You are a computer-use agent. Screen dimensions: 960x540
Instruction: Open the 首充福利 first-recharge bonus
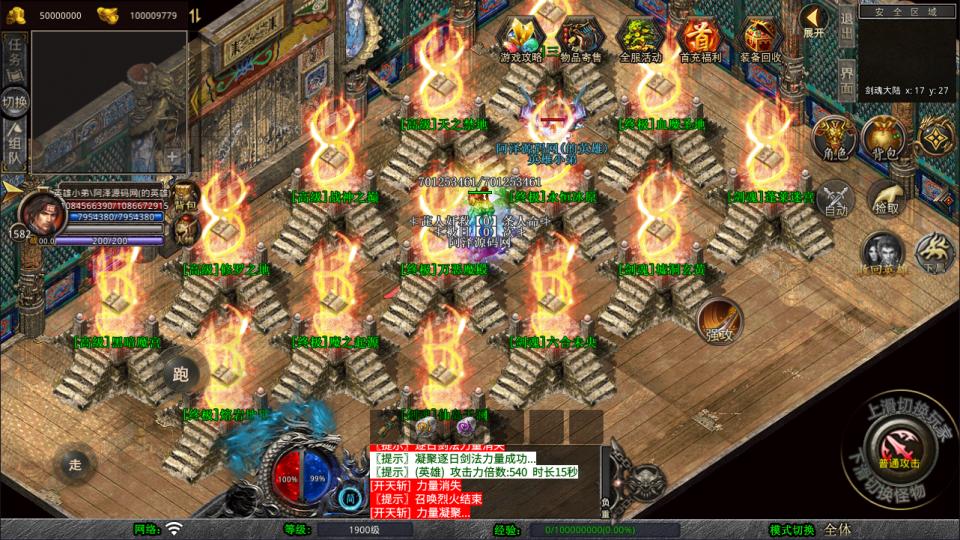701,38
